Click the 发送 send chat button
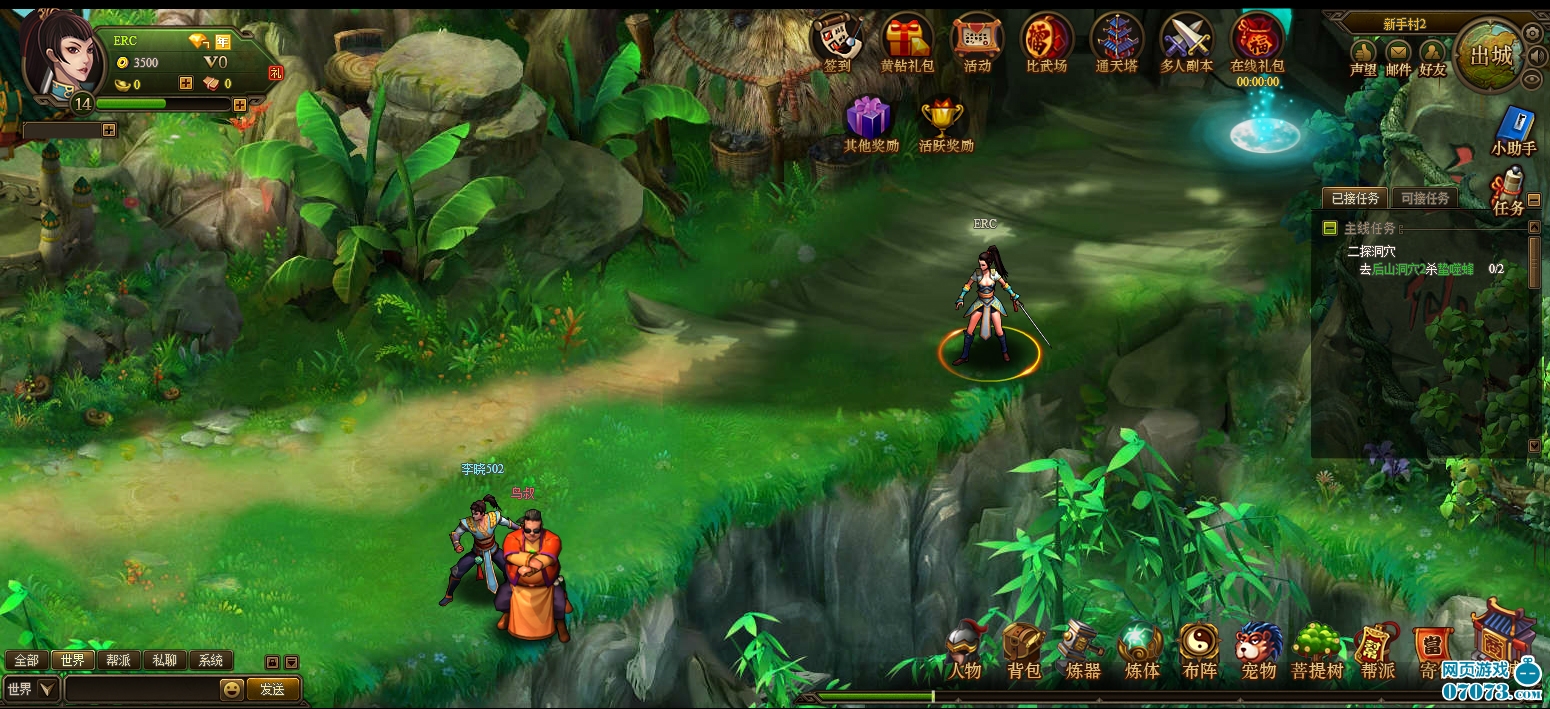The image size is (1550, 709). pyautogui.click(x=272, y=689)
